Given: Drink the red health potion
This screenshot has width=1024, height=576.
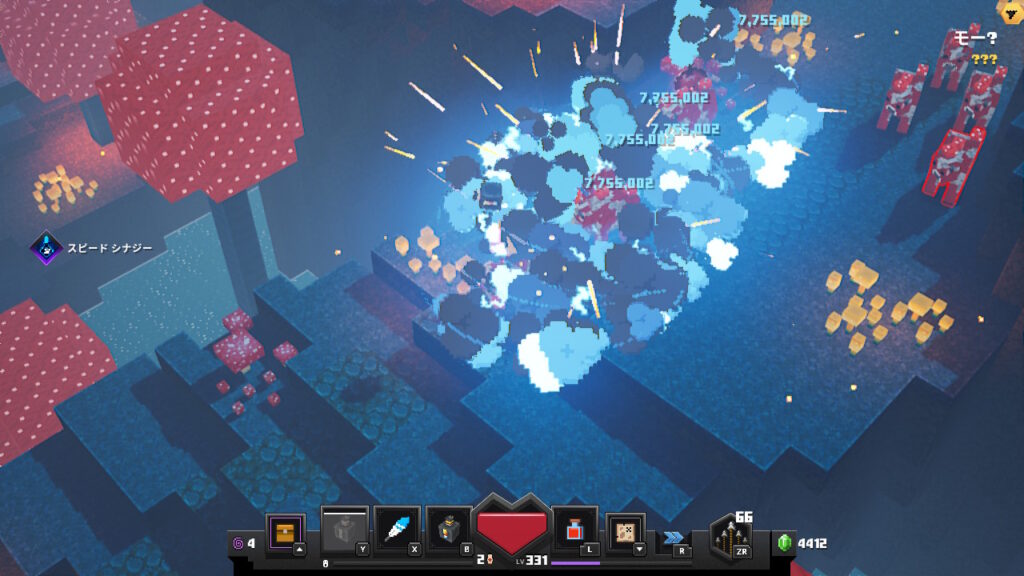Looking at the screenshot, I should pos(575,531).
